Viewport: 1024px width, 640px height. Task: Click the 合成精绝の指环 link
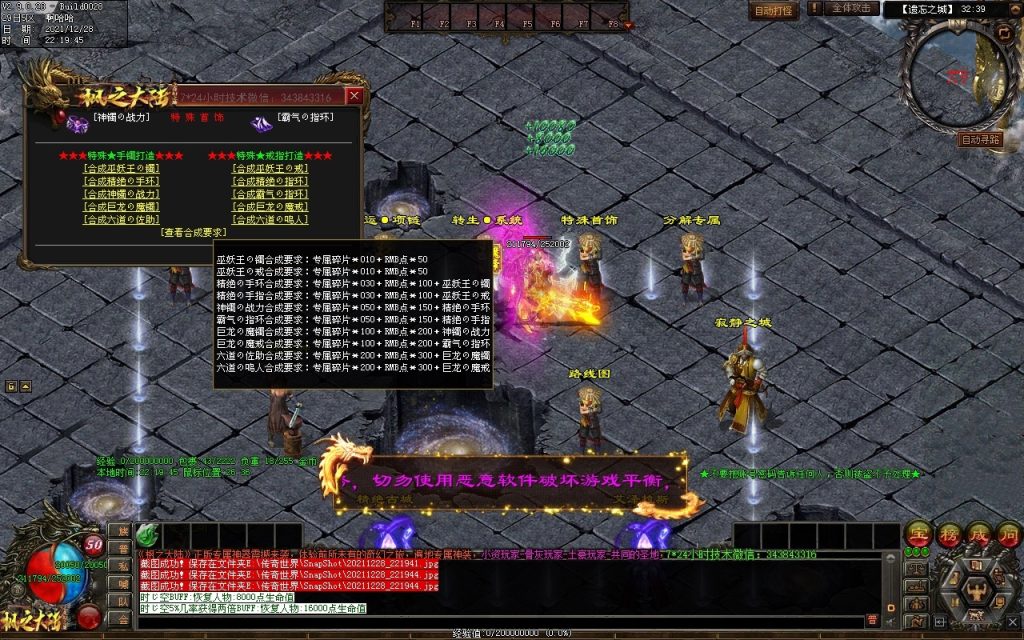[270, 182]
